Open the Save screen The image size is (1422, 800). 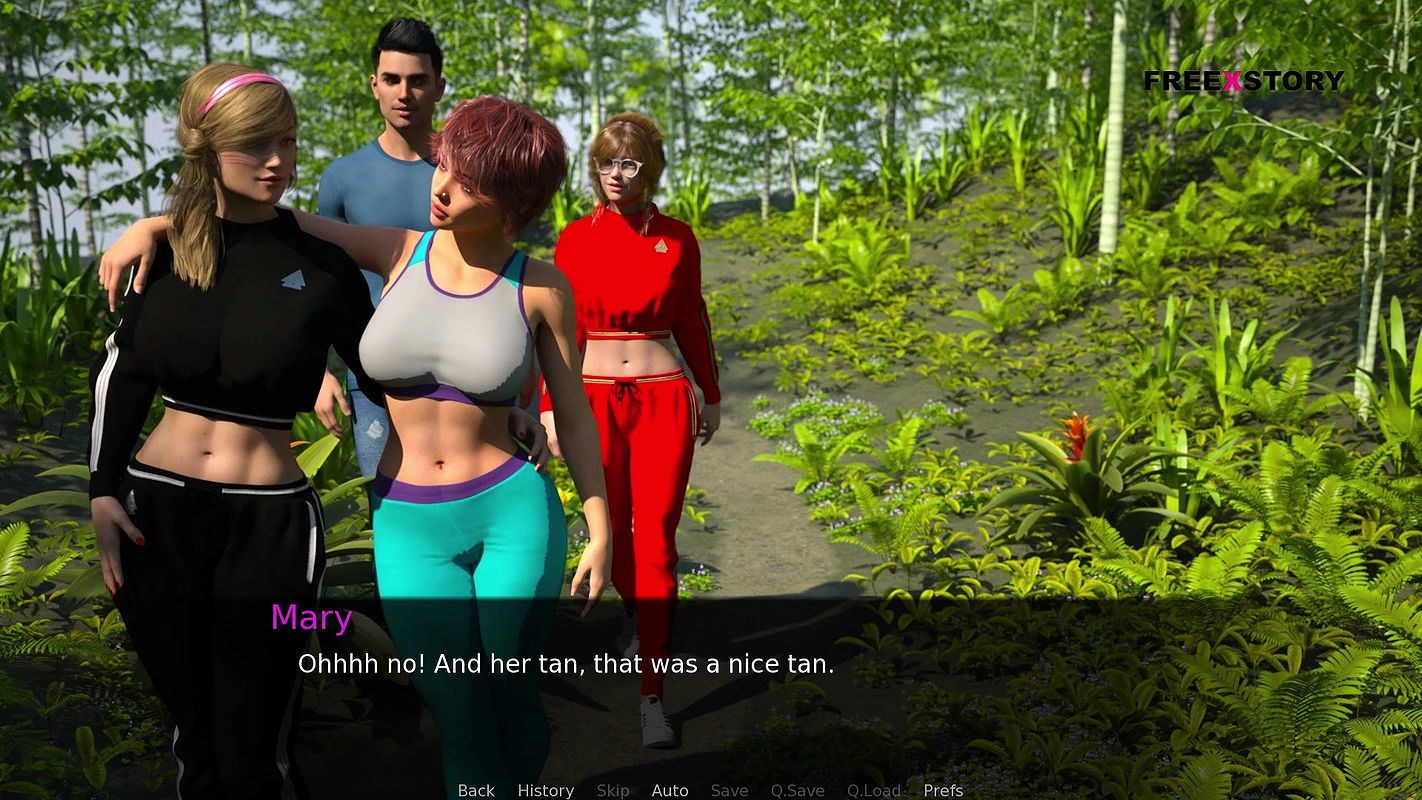[729, 790]
